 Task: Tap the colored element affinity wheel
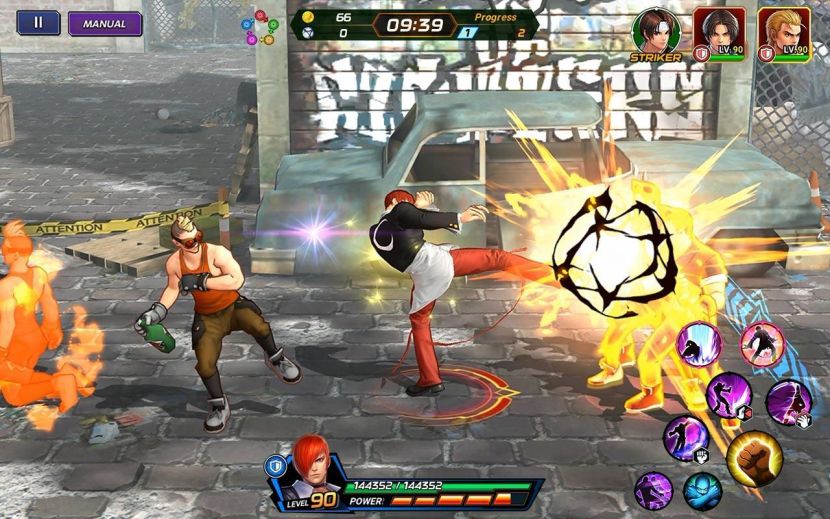[x=260, y=27]
